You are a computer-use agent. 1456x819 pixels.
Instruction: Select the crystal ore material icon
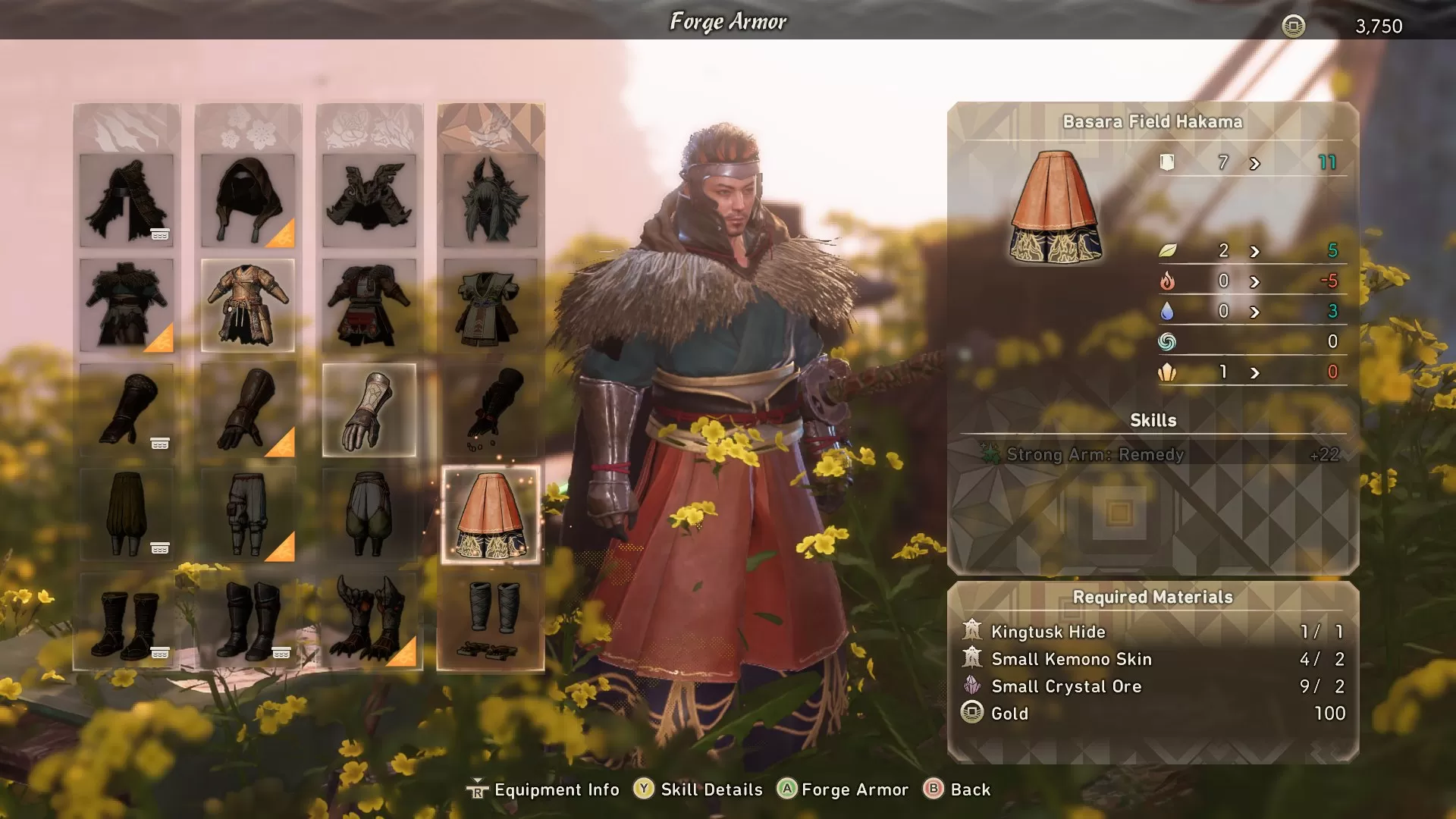(x=974, y=686)
